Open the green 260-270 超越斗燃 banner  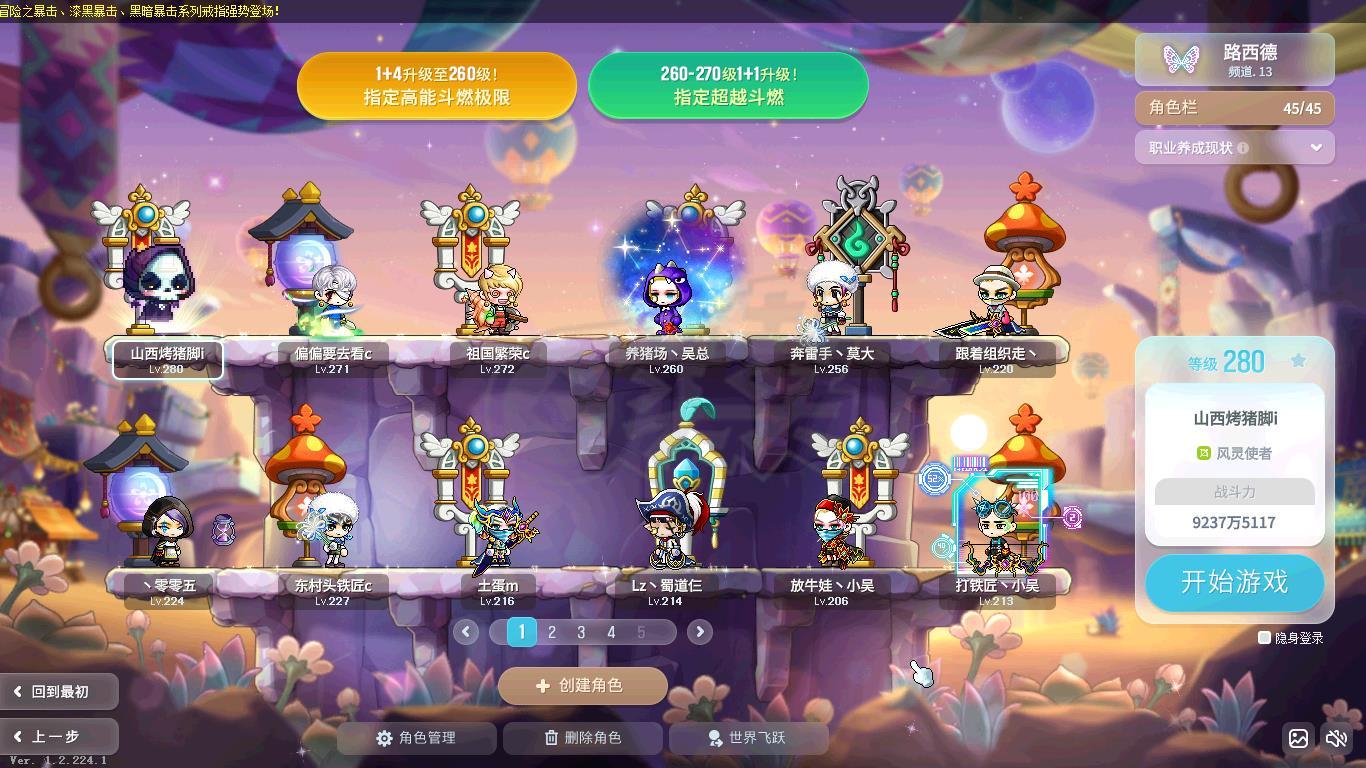click(728, 86)
